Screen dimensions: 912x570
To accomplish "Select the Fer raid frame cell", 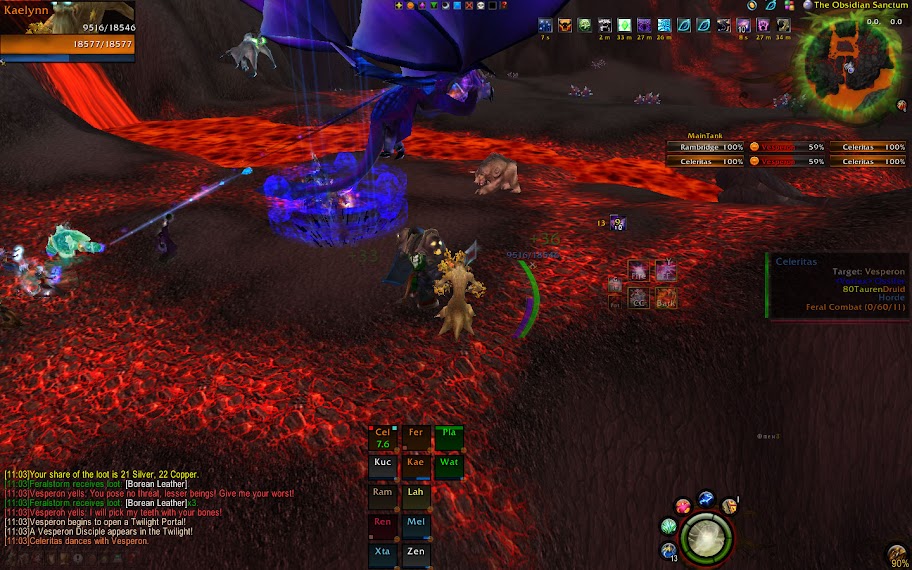I will pyautogui.click(x=416, y=438).
